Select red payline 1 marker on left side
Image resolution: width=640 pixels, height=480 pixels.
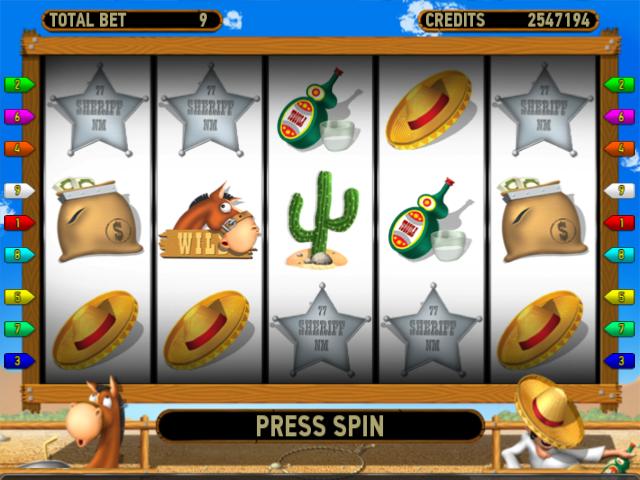pos(19,222)
